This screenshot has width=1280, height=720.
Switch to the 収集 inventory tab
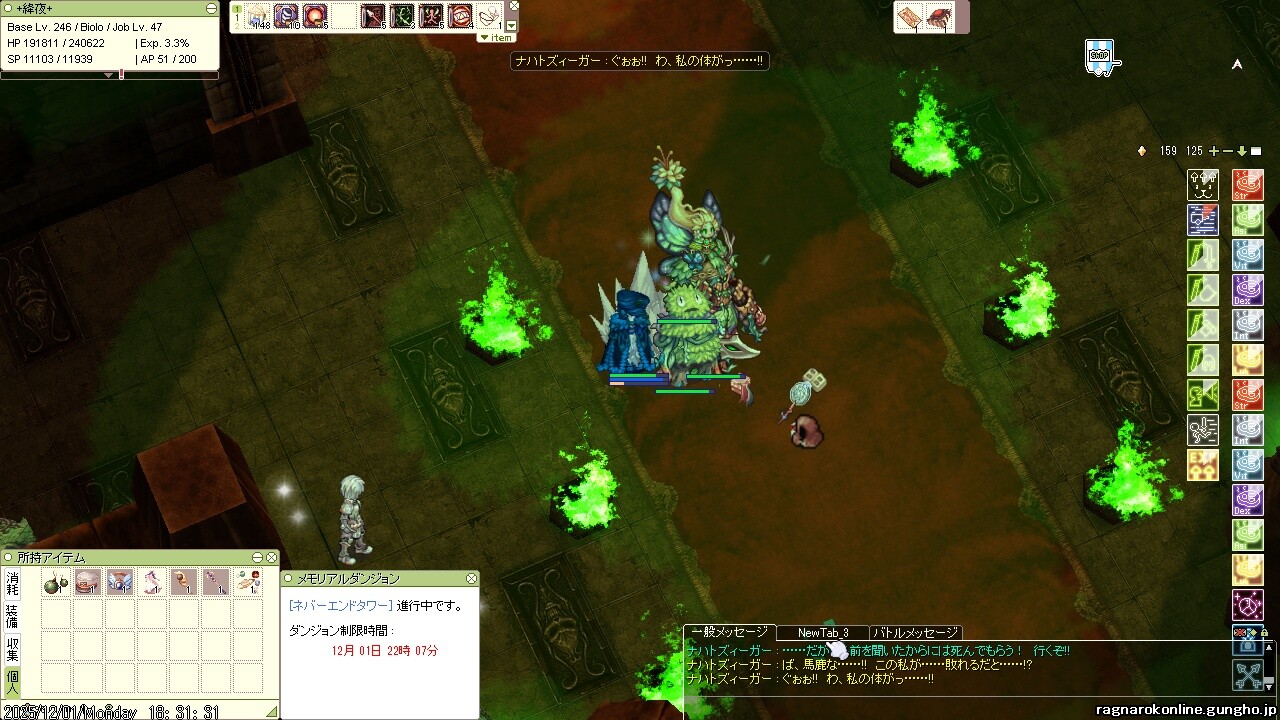[x=12, y=648]
